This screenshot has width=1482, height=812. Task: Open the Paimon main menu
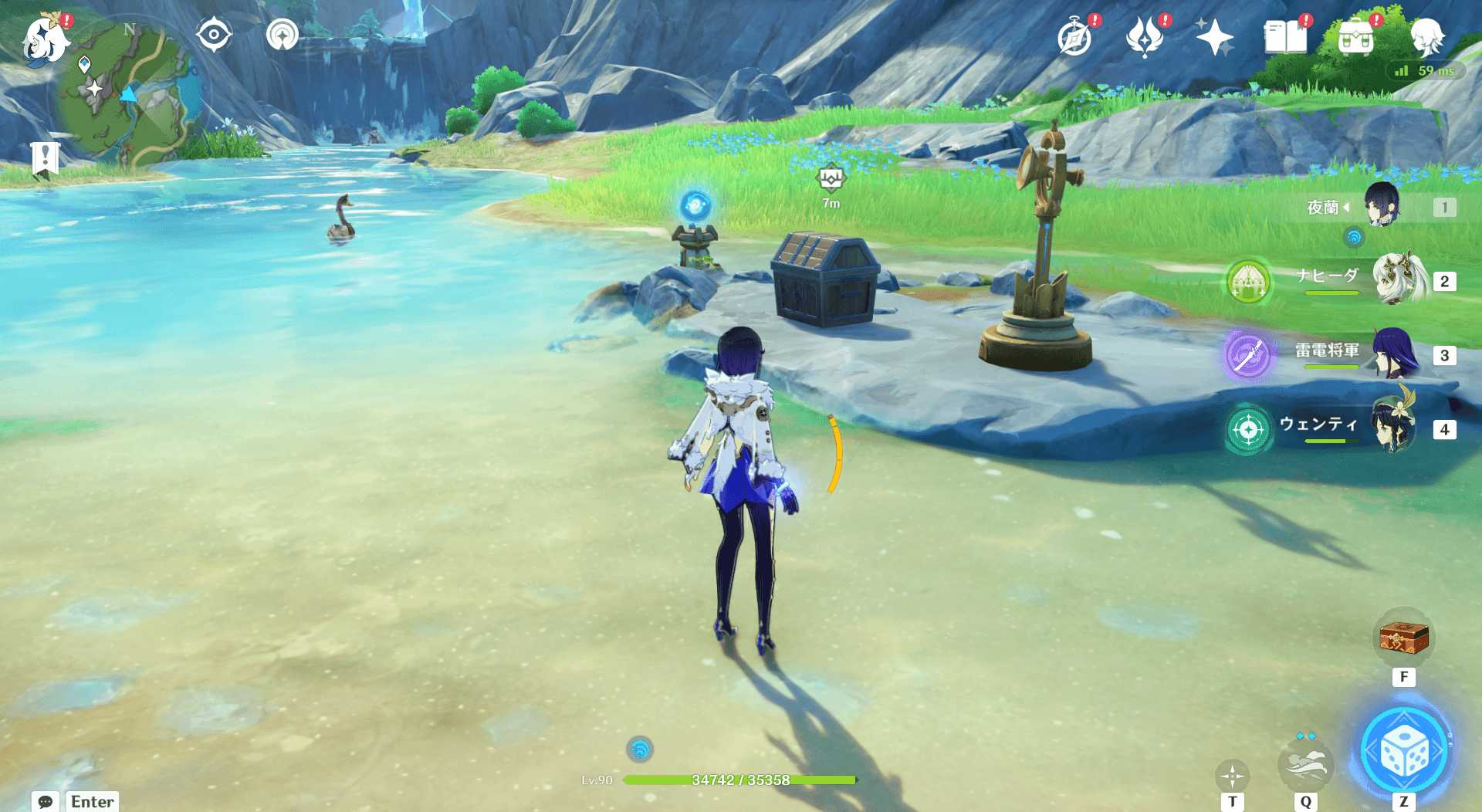(45, 39)
